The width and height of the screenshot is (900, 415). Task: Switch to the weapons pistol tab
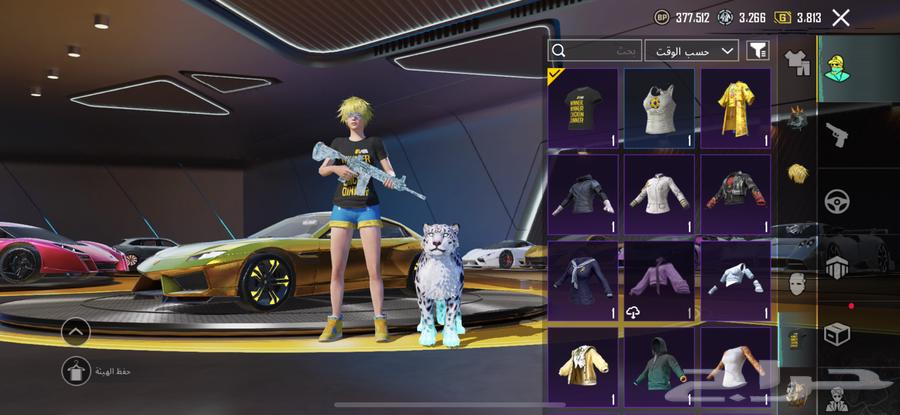coord(836,135)
